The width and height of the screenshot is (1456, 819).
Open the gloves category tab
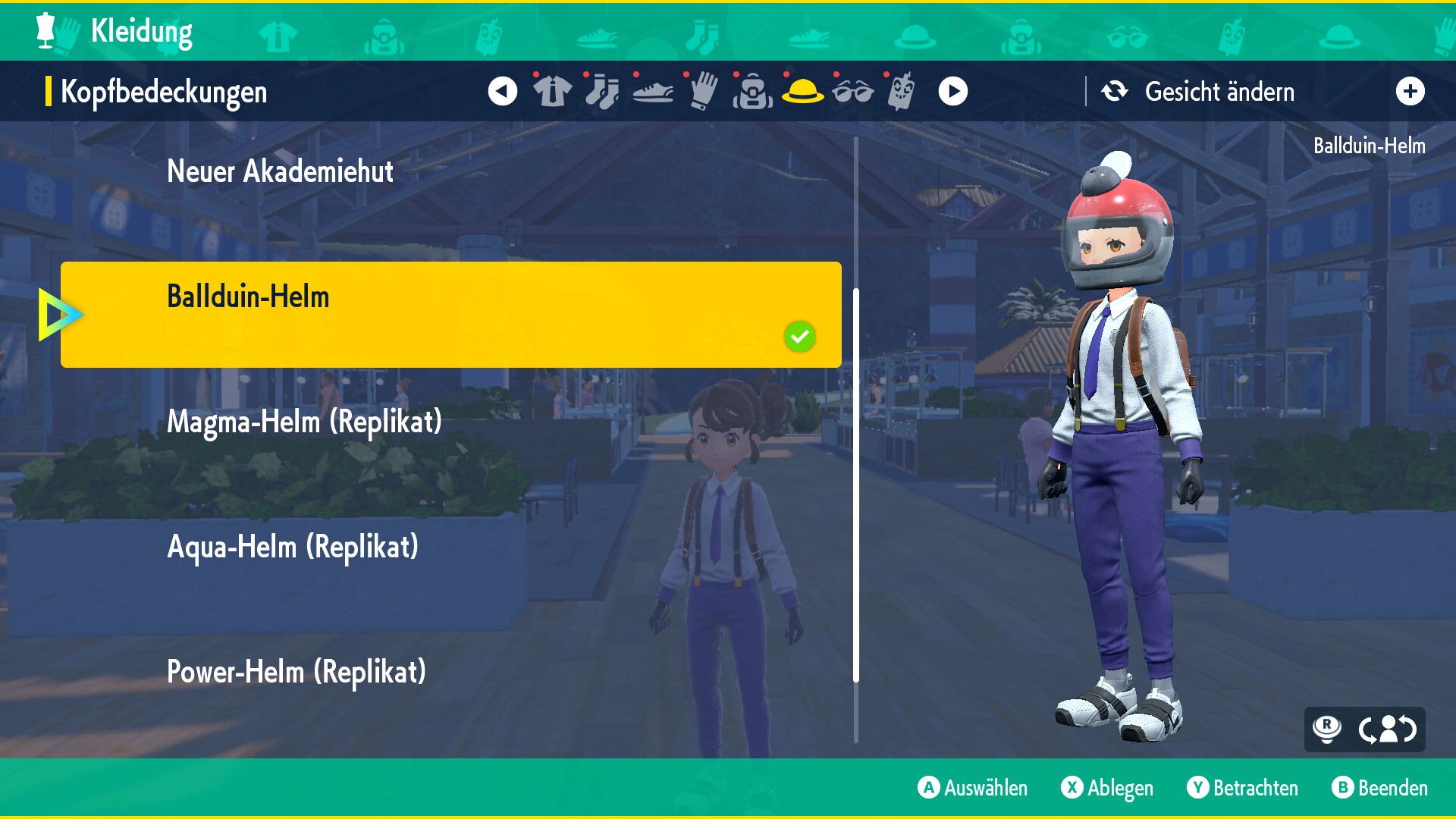tap(703, 92)
